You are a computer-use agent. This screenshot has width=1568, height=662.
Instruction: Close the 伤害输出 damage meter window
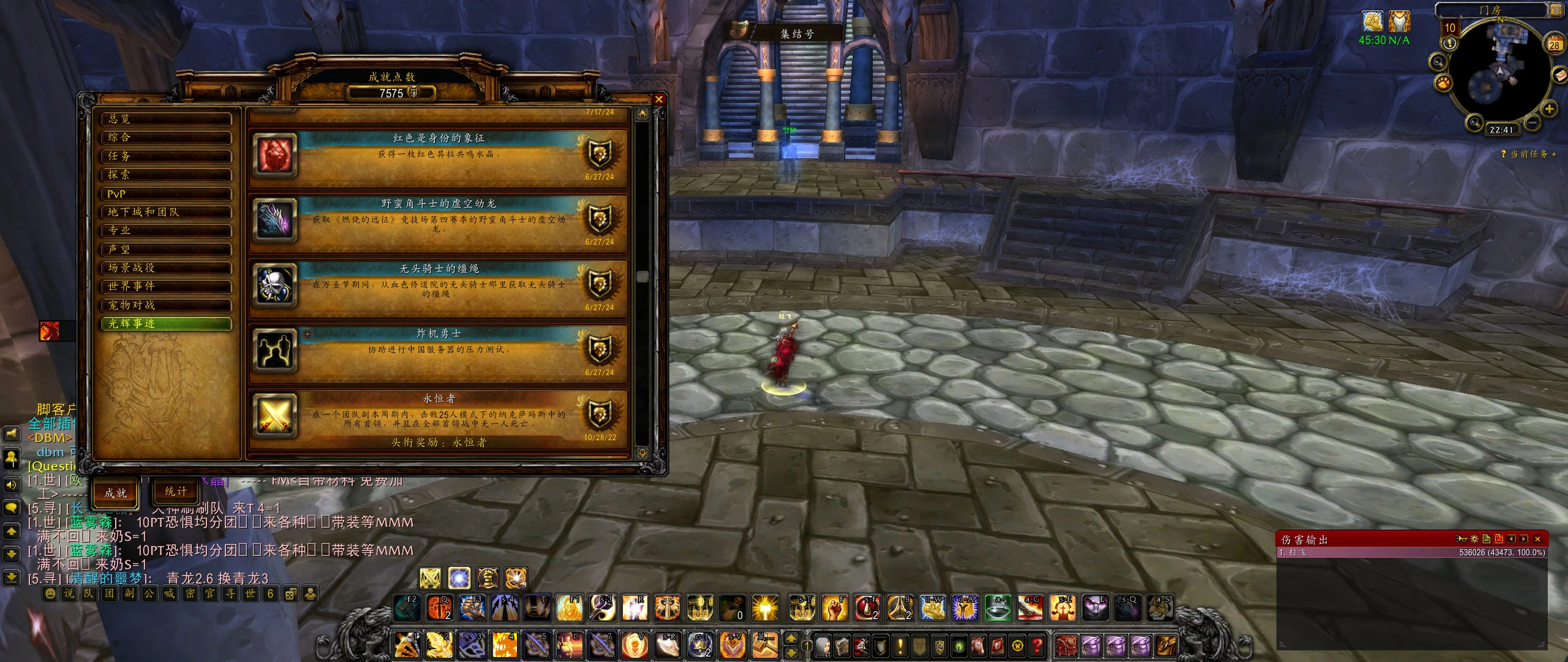(x=1537, y=539)
